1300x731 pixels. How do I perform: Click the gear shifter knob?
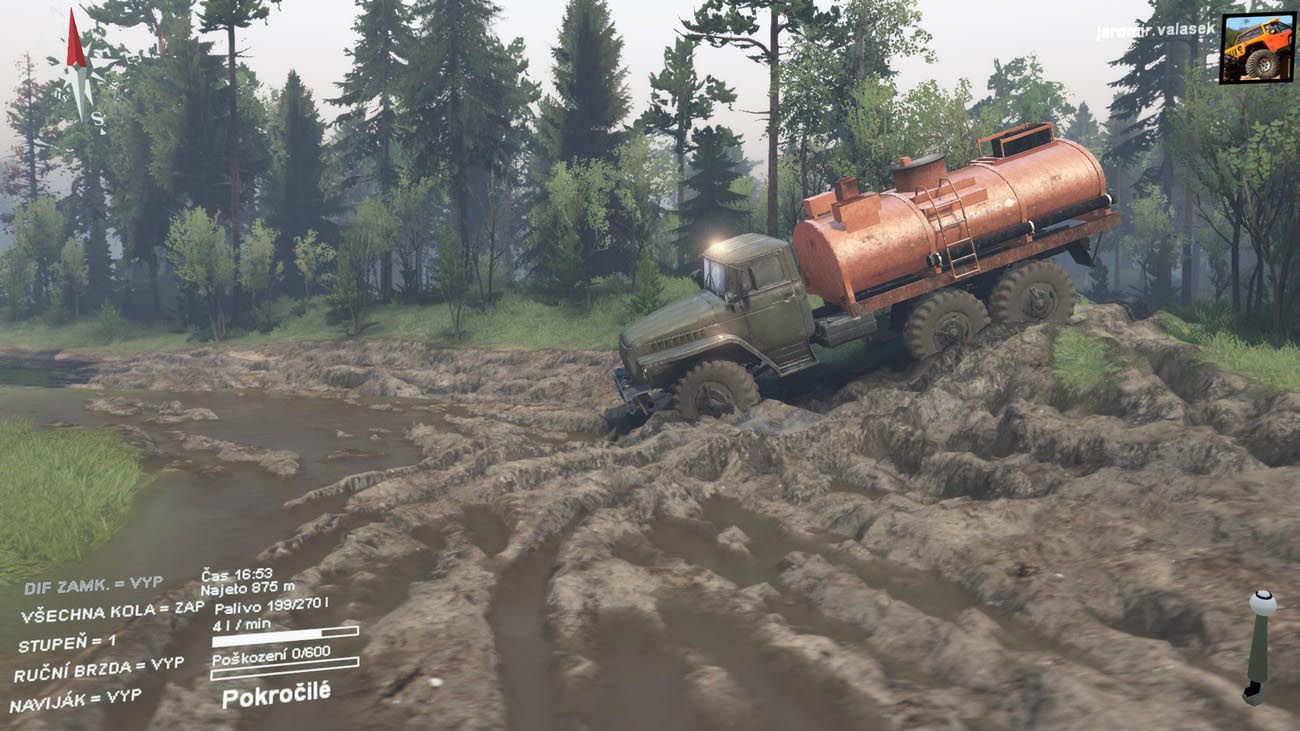[1262, 603]
